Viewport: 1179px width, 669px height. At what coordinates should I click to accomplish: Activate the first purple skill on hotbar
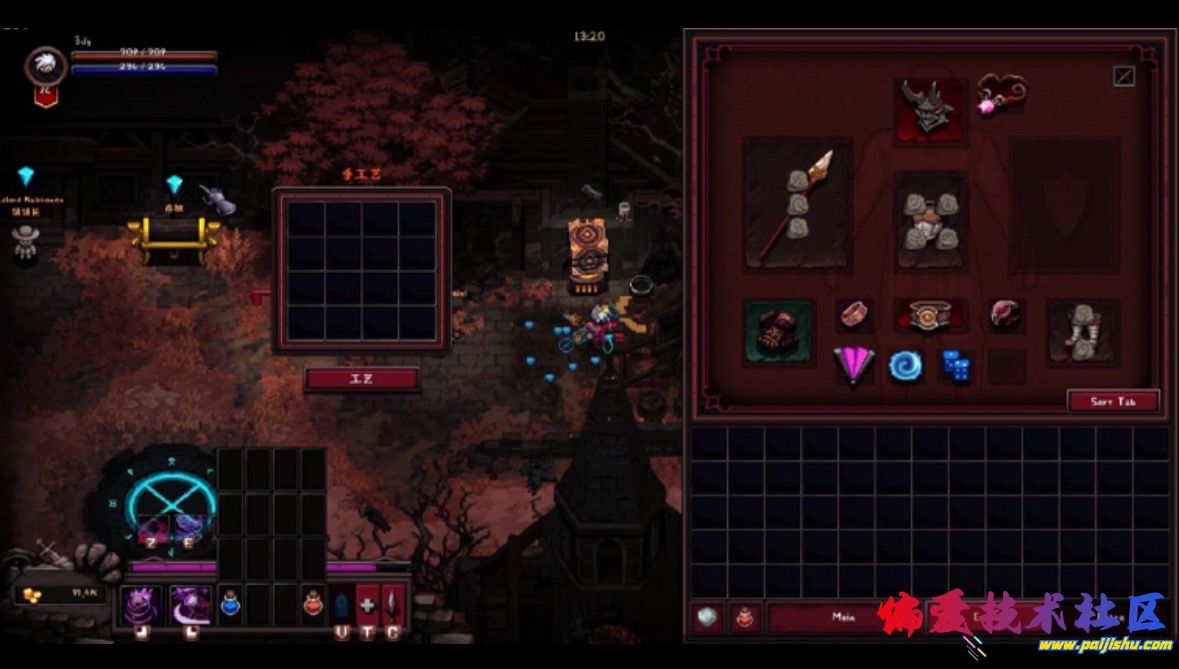coord(139,604)
